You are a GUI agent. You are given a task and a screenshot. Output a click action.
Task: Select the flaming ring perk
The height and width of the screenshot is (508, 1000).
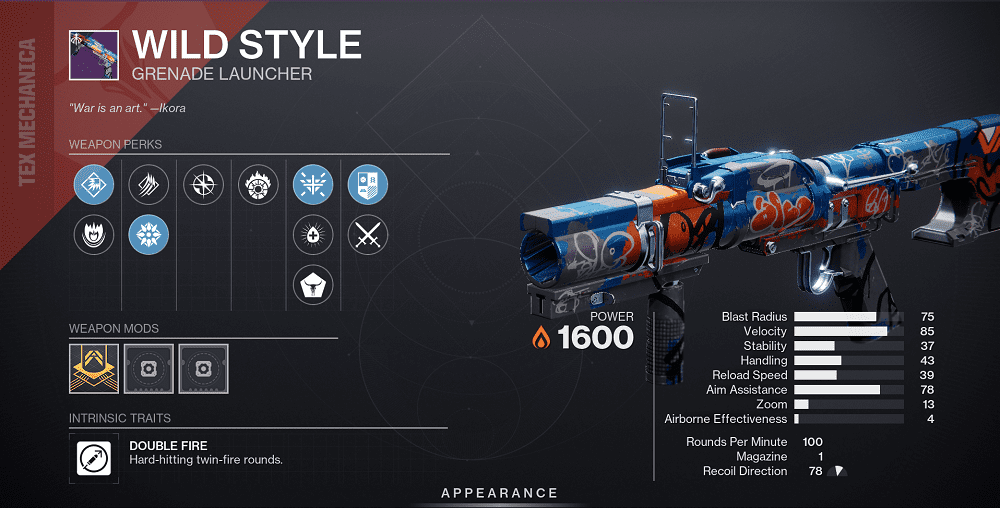coord(258,185)
